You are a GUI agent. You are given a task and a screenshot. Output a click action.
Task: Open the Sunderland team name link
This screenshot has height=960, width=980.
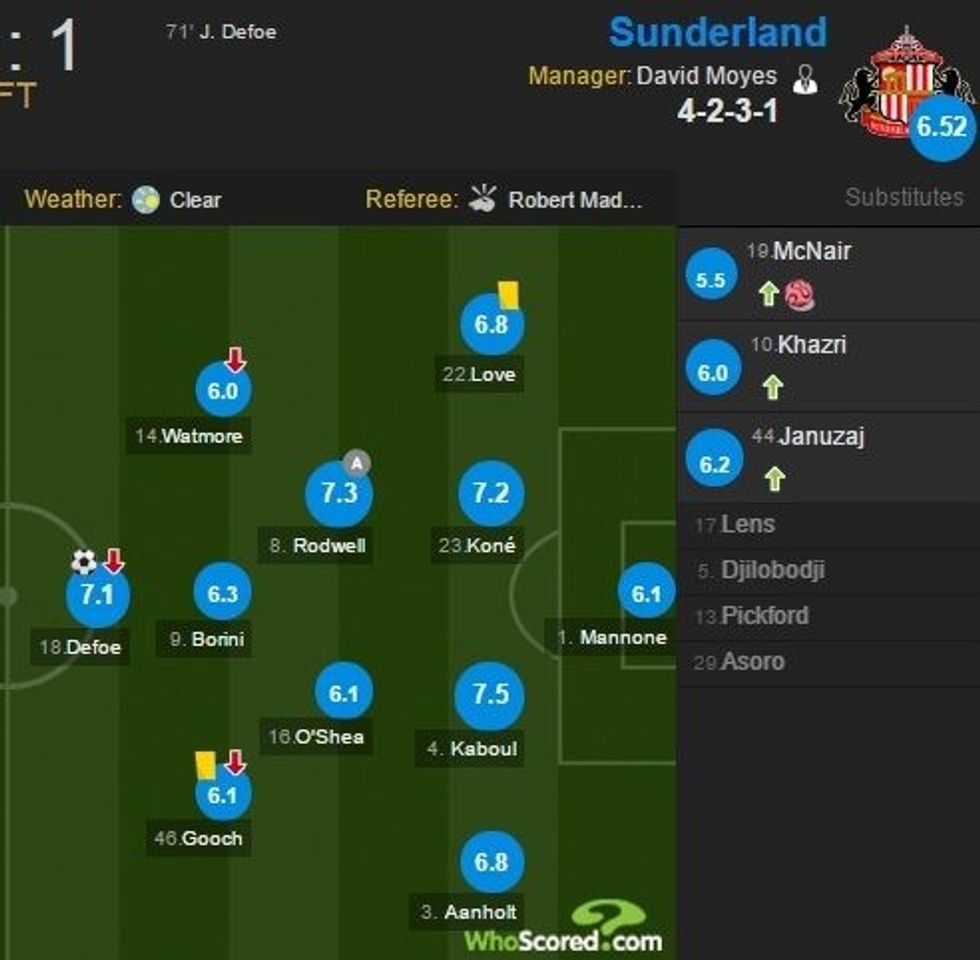717,32
